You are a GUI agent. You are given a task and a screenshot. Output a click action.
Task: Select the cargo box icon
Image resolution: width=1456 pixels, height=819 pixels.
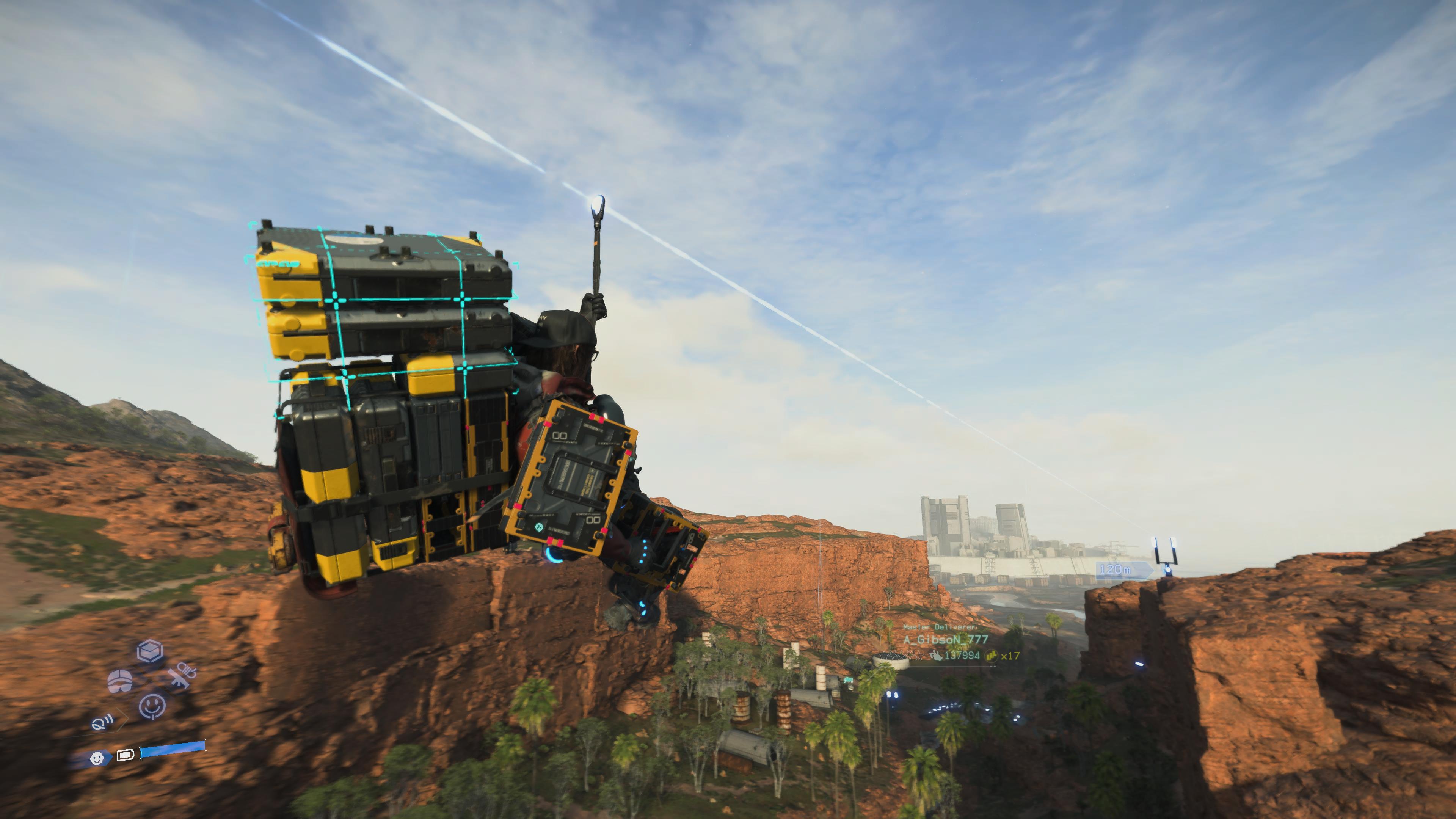tap(151, 651)
